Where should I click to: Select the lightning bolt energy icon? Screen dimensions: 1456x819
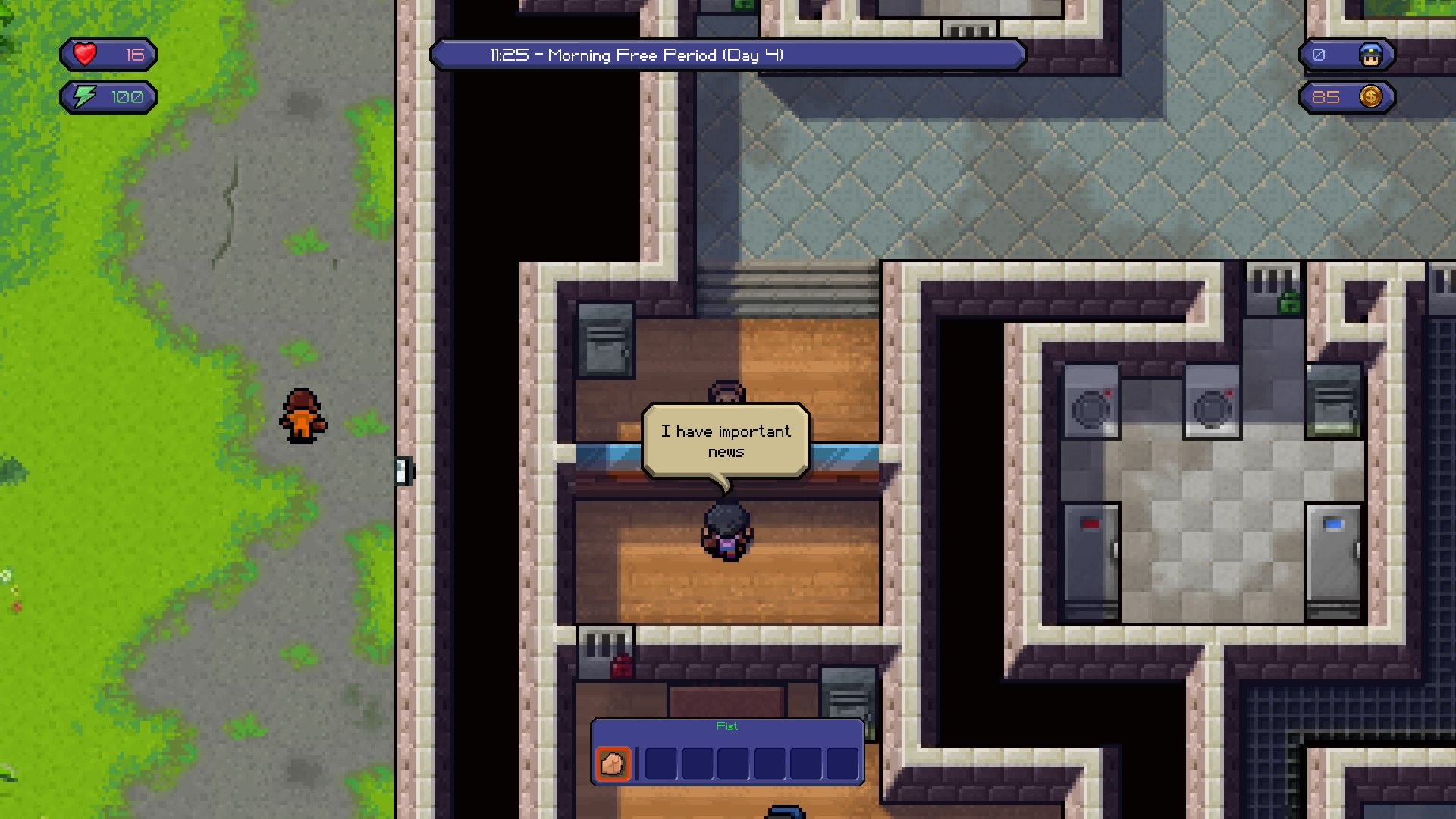[x=84, y=96]
